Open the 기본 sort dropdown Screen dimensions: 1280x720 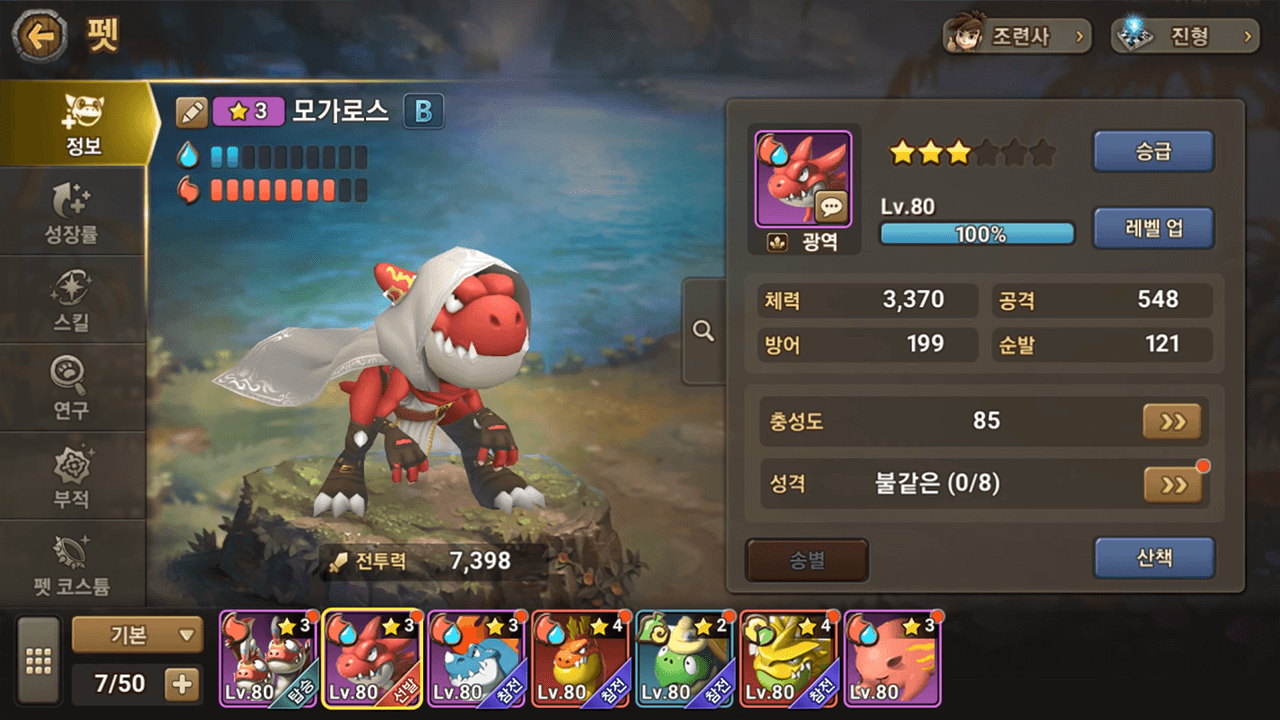pyautogui.click(x=137, y=634)
